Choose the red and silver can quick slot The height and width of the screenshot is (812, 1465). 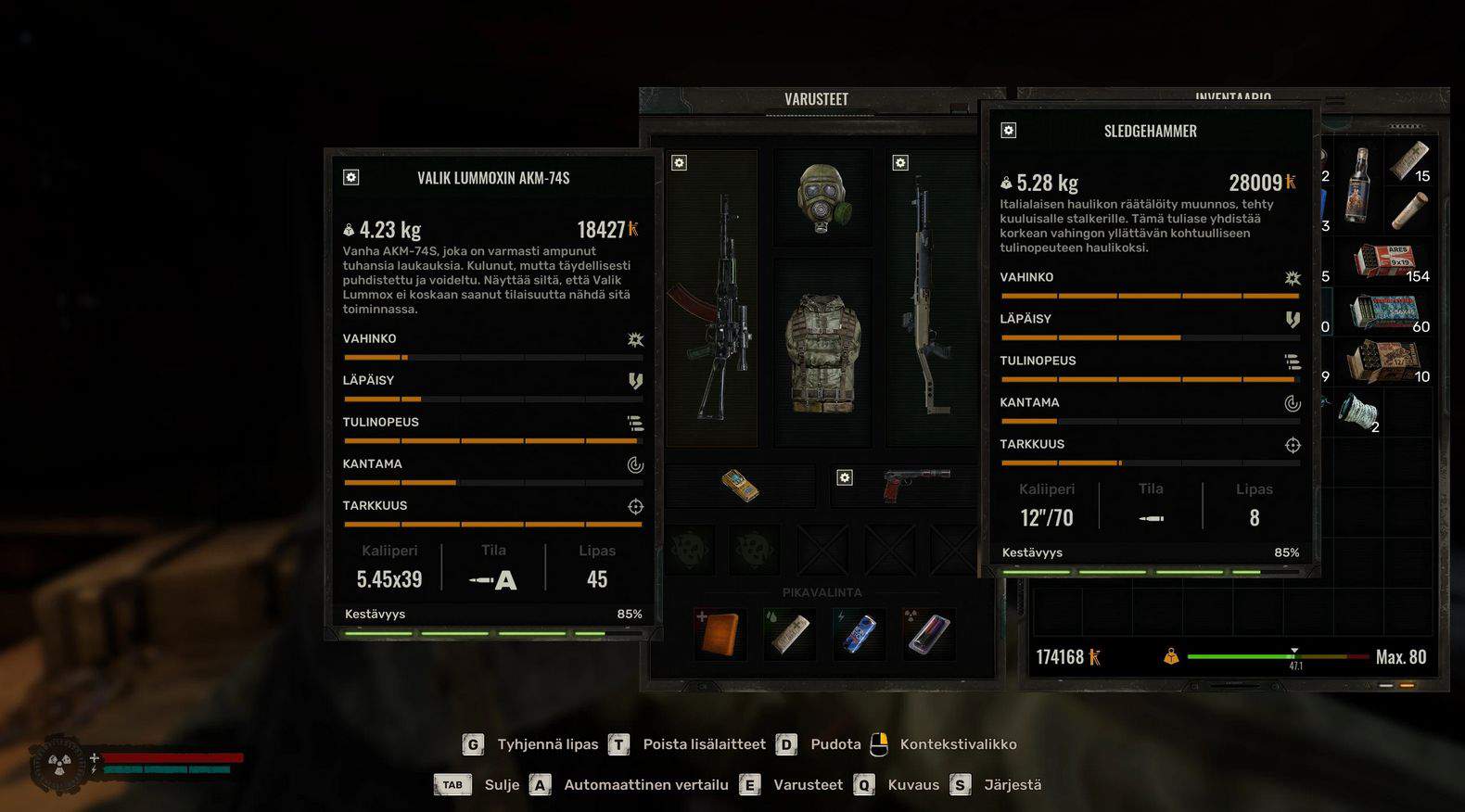[928, 634]
